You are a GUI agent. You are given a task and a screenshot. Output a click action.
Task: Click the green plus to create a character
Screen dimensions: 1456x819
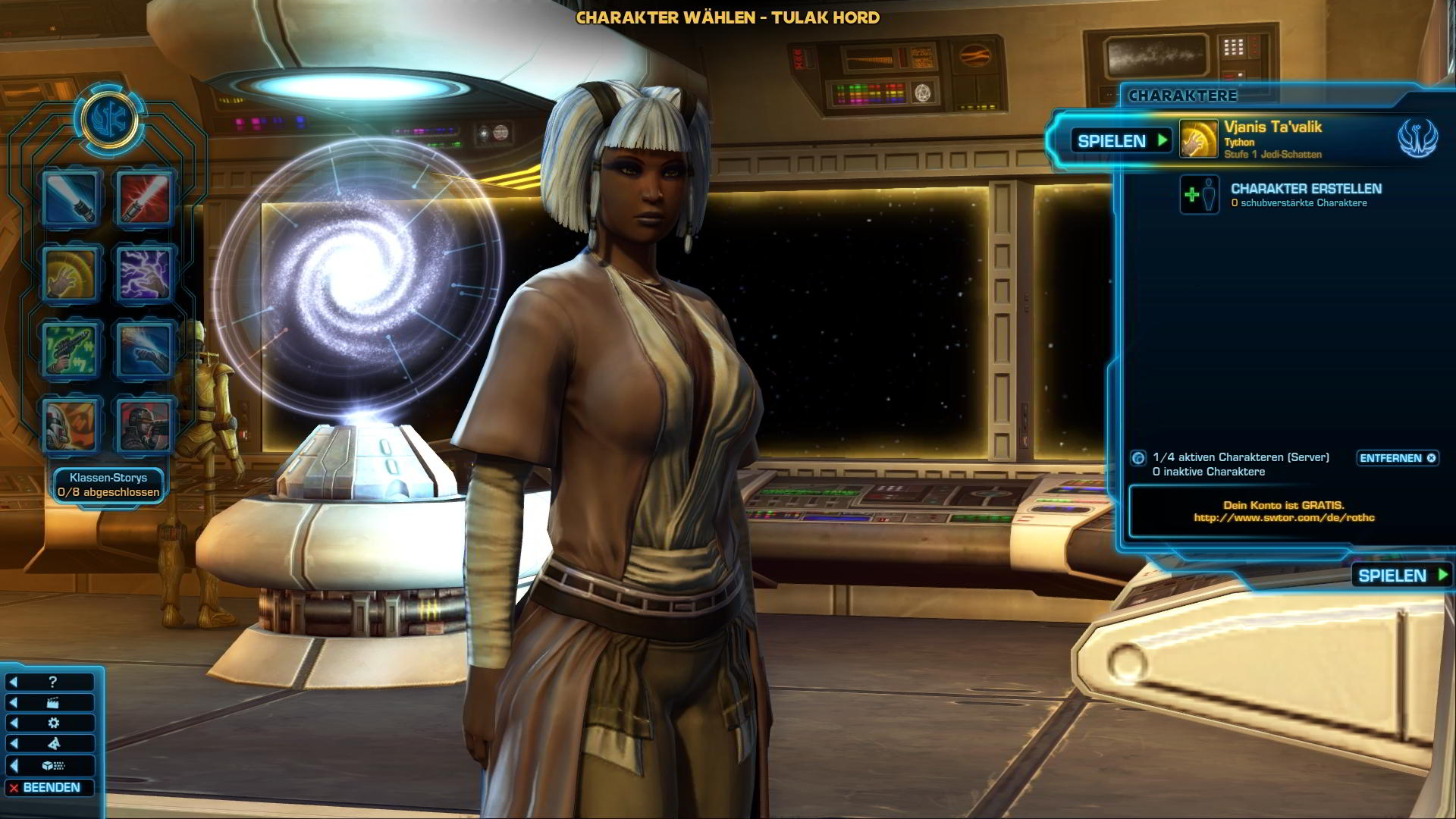[x=1194, y=195]
